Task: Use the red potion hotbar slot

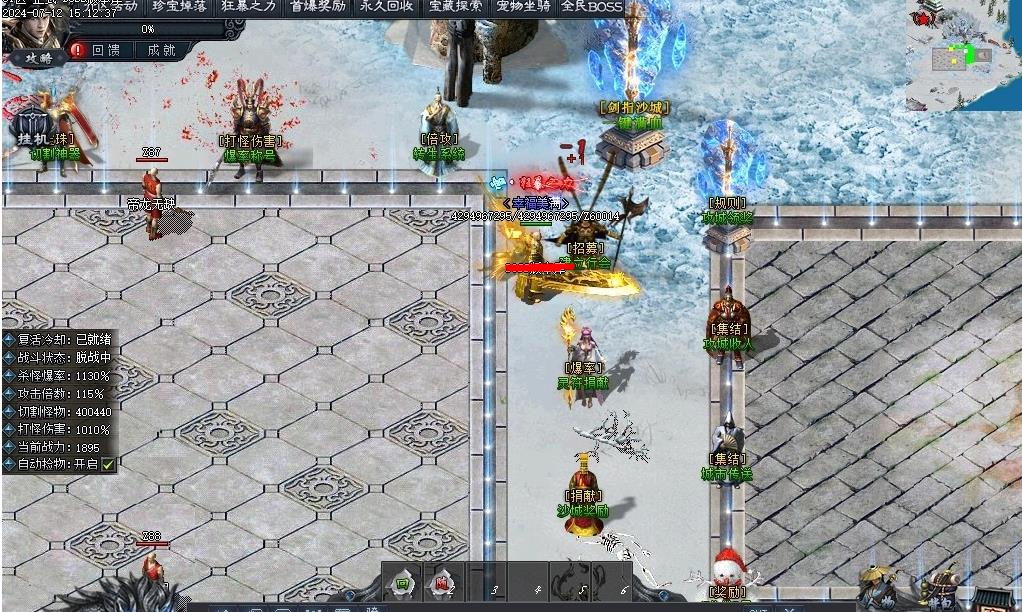Action: point(443,584)
